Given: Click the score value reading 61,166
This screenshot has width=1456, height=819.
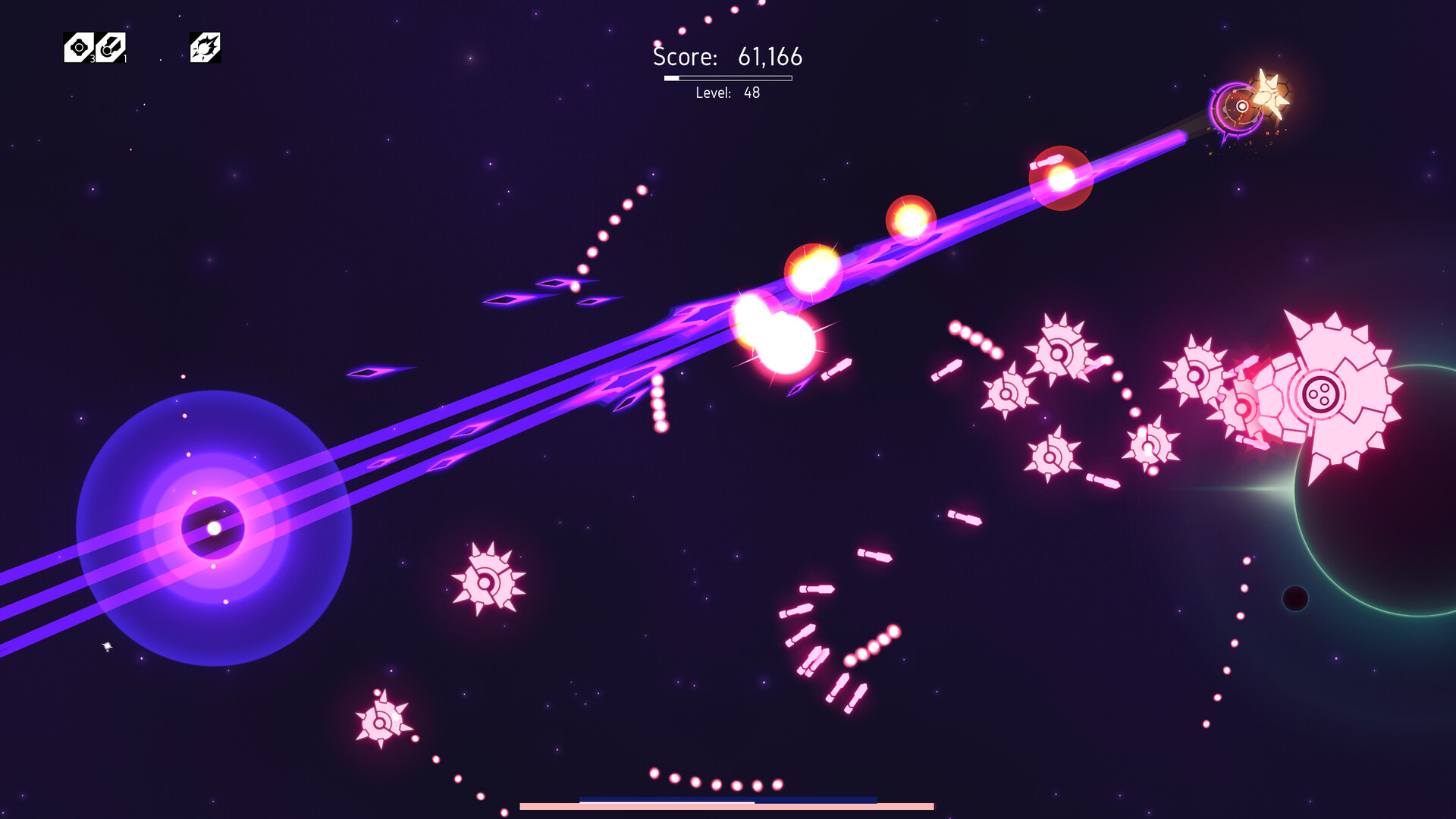Looking at the screenshot, I should pyautogui.click(x=770, y=57).
